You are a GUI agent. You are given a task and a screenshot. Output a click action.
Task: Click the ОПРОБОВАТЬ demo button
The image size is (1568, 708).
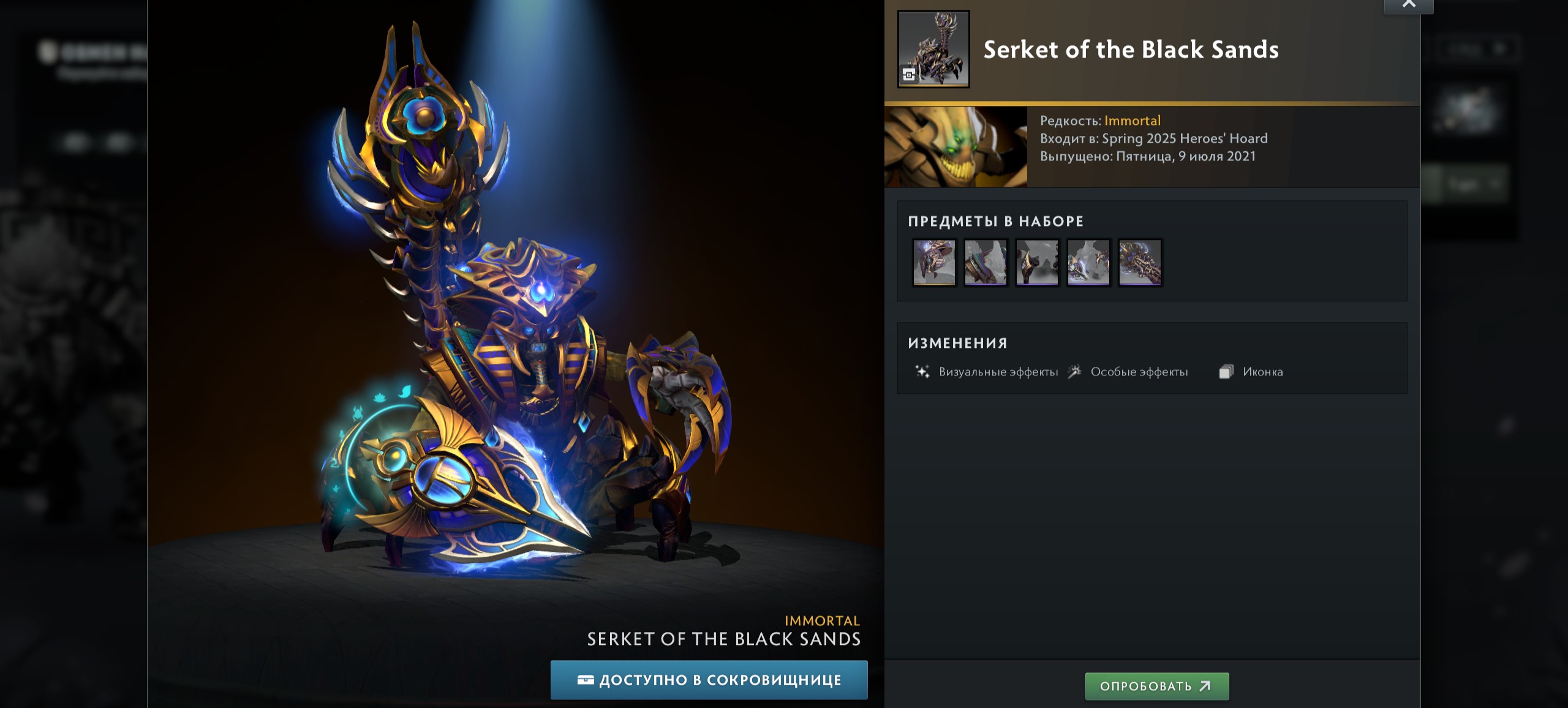(x=1156, y=686)
